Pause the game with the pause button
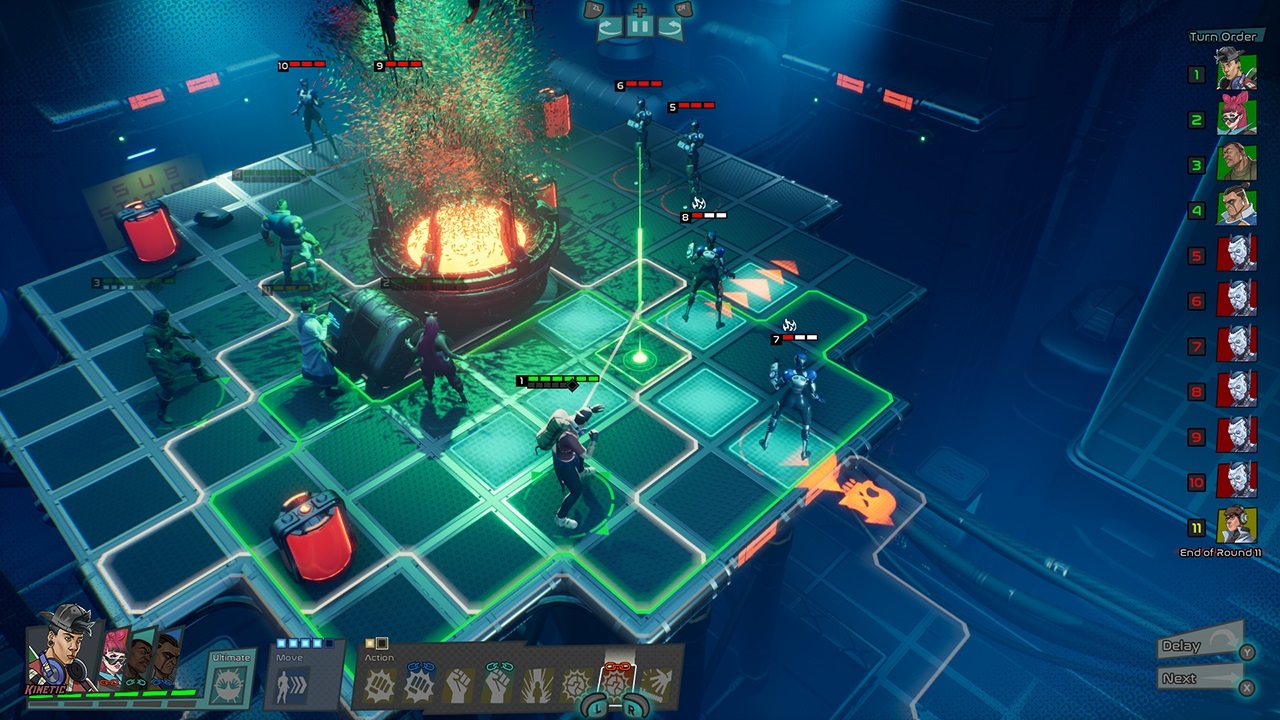Image resolution: width=1280 pixels, height=720 pixels. pos(640,27)
